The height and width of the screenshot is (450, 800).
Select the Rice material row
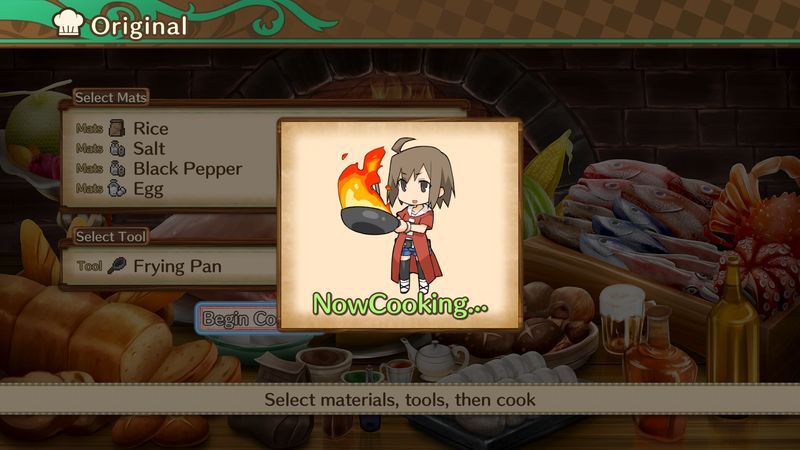151,129
